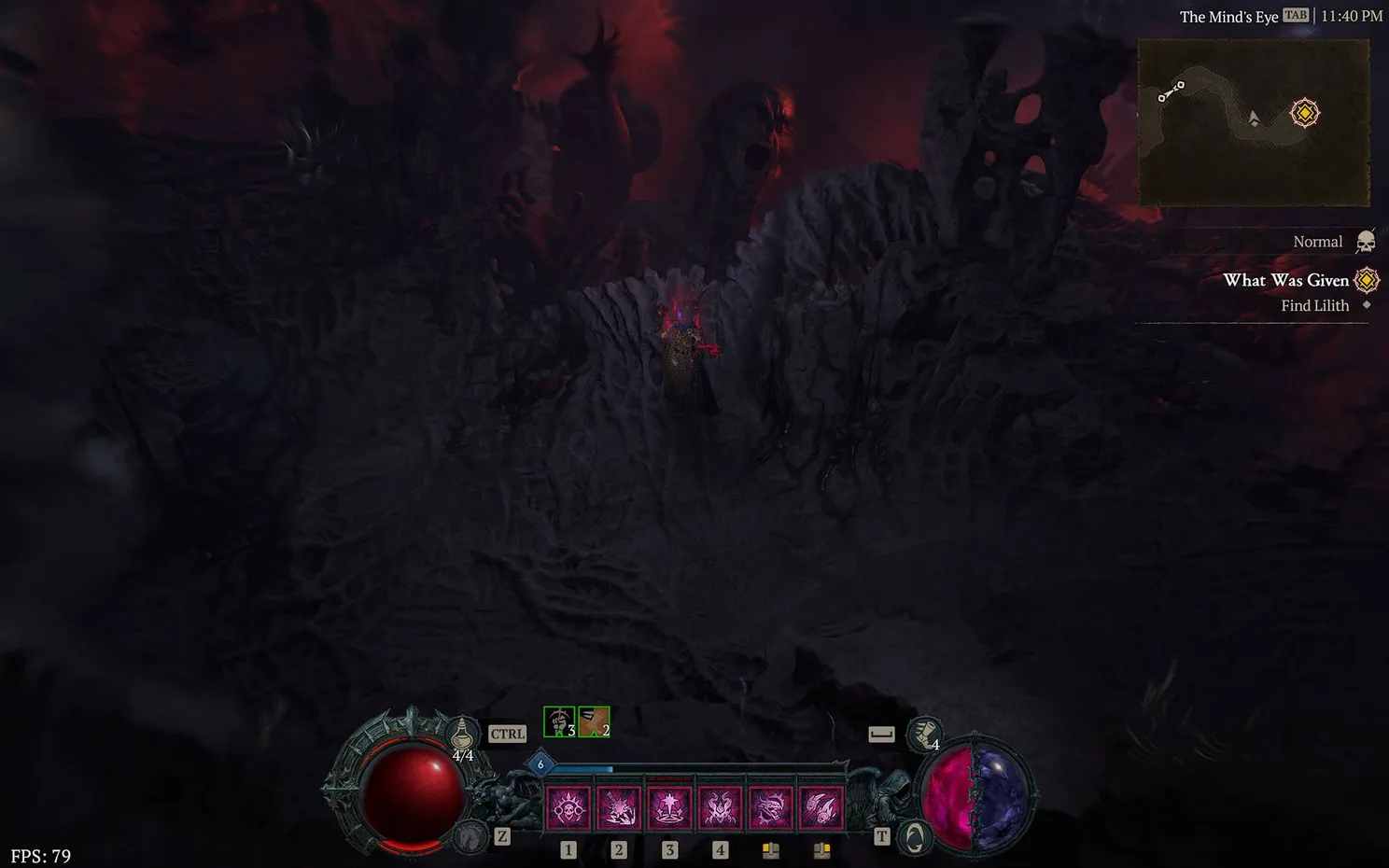Click the yellow quest marker on the minimap
Image resolution: width=1389 pixels, height=868 pixels.
[x=1303, y=112]
